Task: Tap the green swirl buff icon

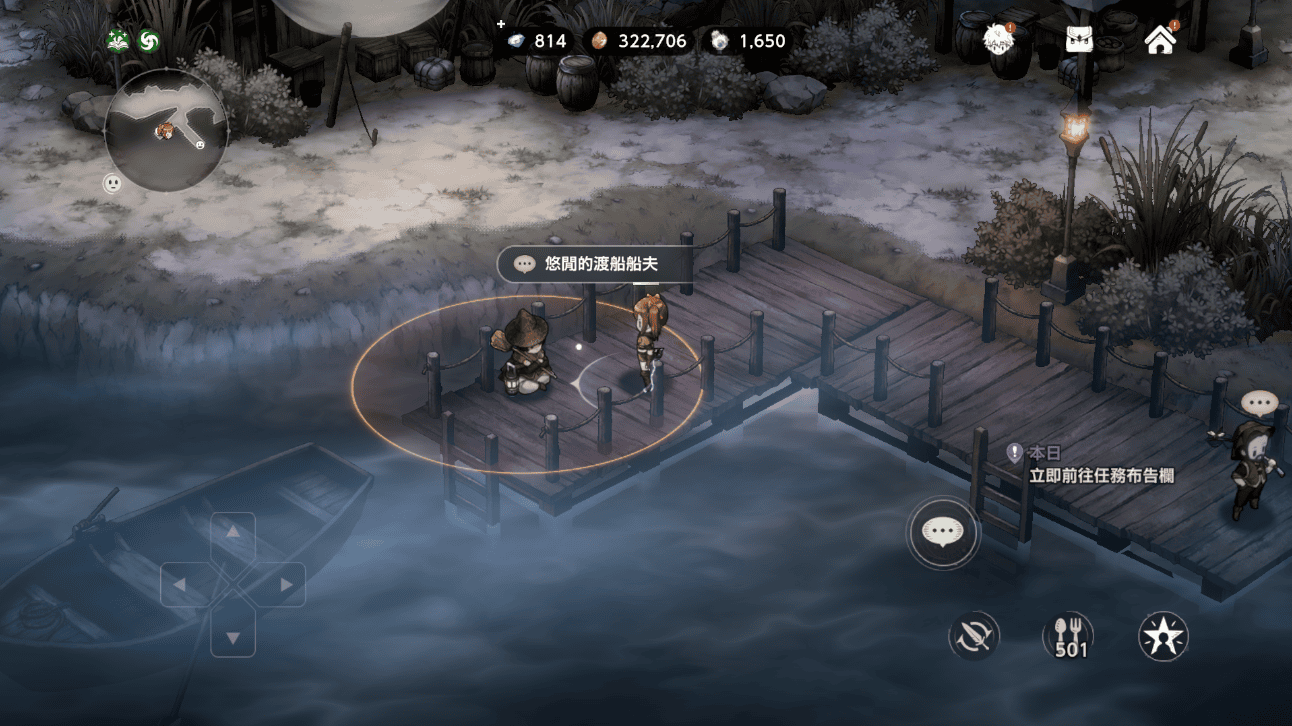Action: (149, 41)
